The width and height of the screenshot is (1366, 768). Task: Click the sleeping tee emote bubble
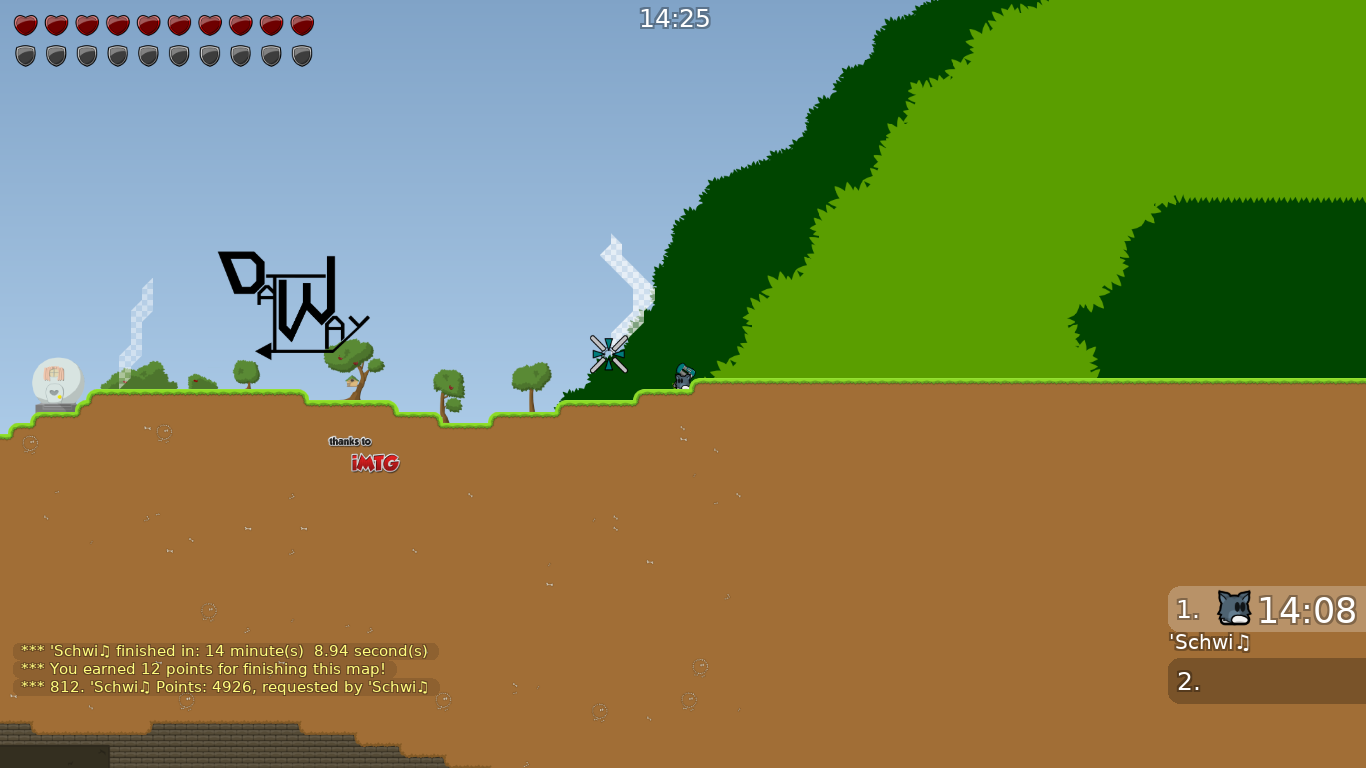pos(57,380)
